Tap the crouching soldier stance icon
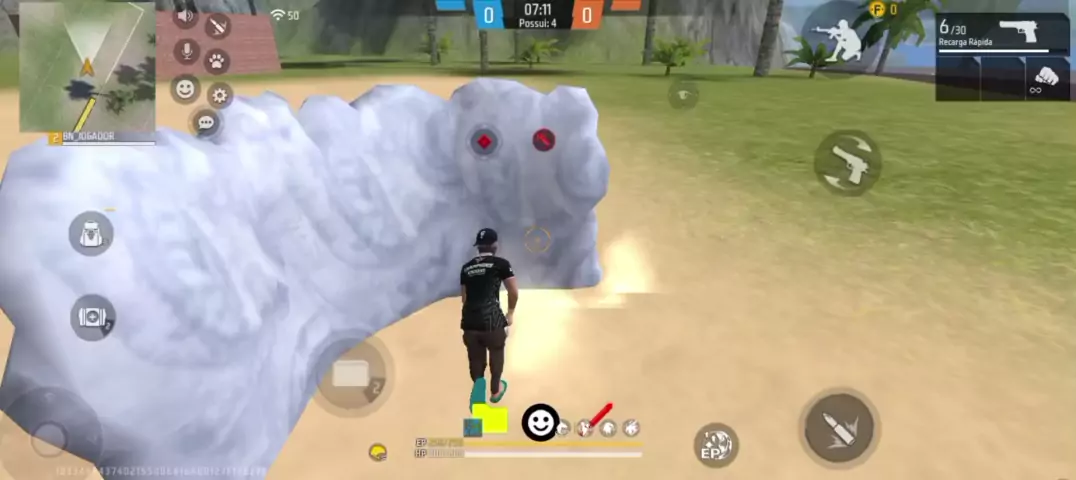This screenshot has width=1076, height=480. click(838, 40)
